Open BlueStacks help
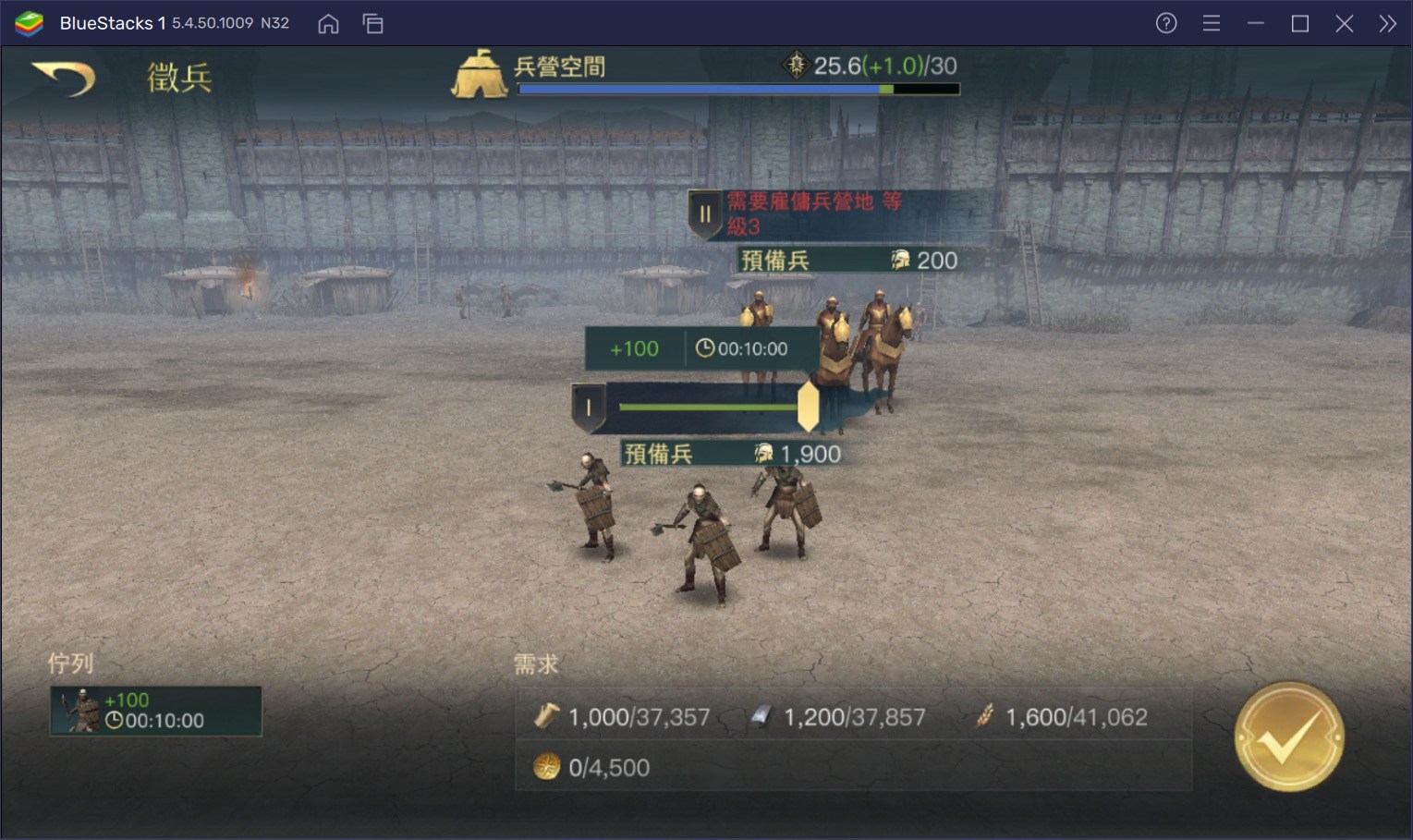Screen dimensions: 1413x840 (1166, 23)
